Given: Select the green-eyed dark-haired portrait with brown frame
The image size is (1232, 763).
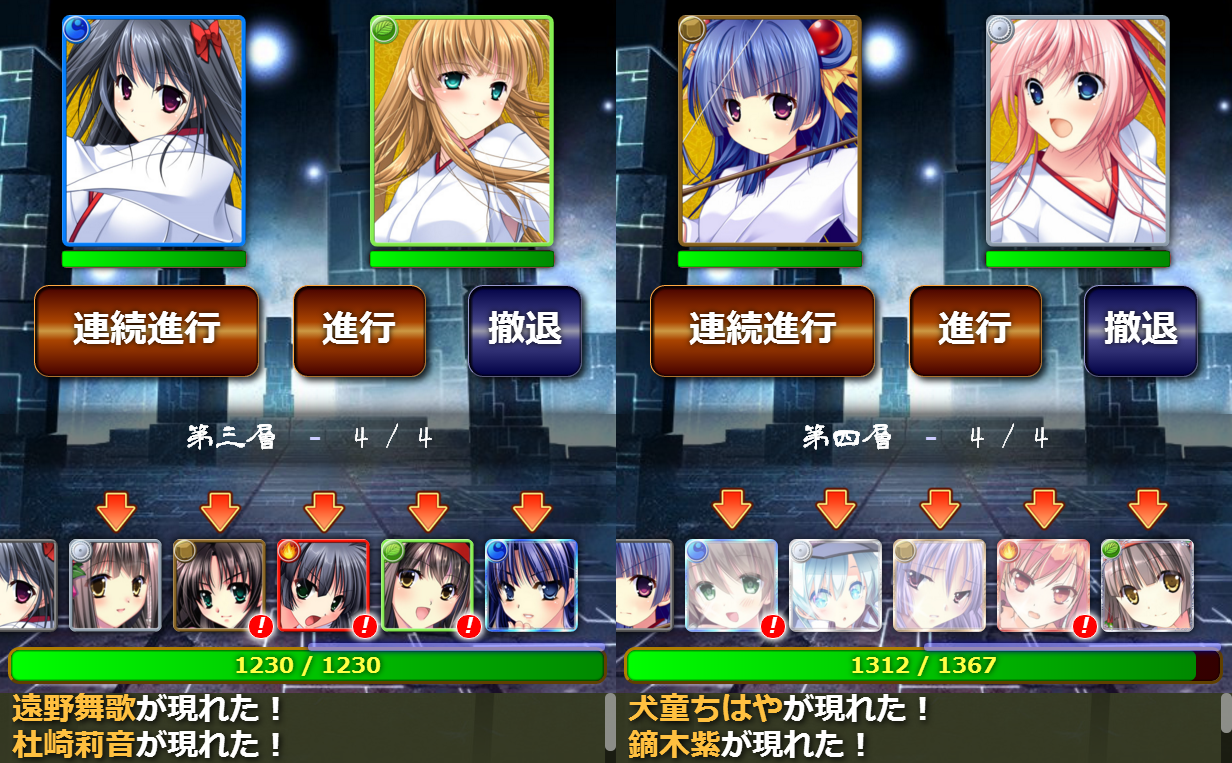Looking at the screenshot, I should pos(219,586).
